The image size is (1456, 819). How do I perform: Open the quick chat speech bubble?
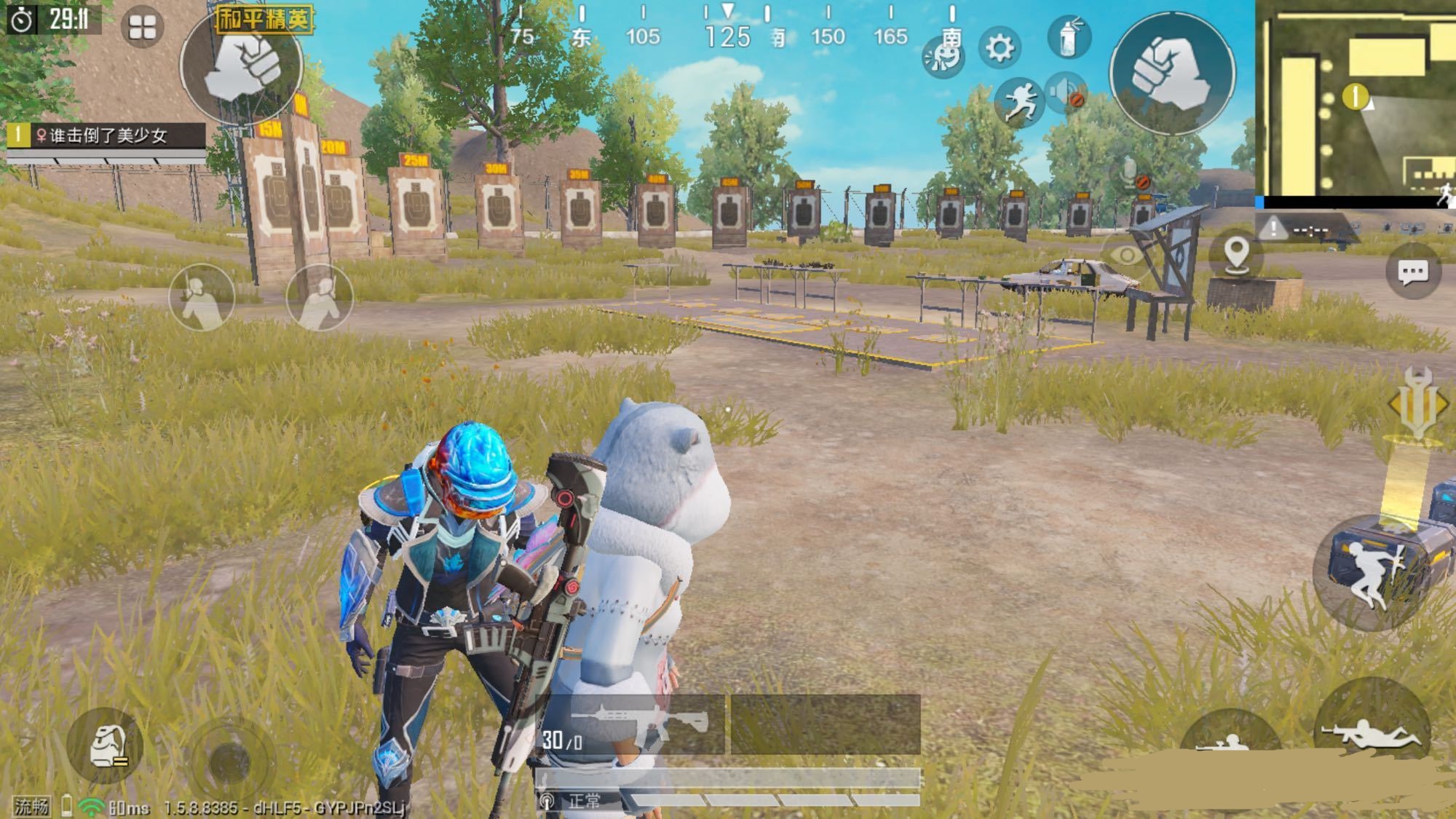tap(1412, 272)
